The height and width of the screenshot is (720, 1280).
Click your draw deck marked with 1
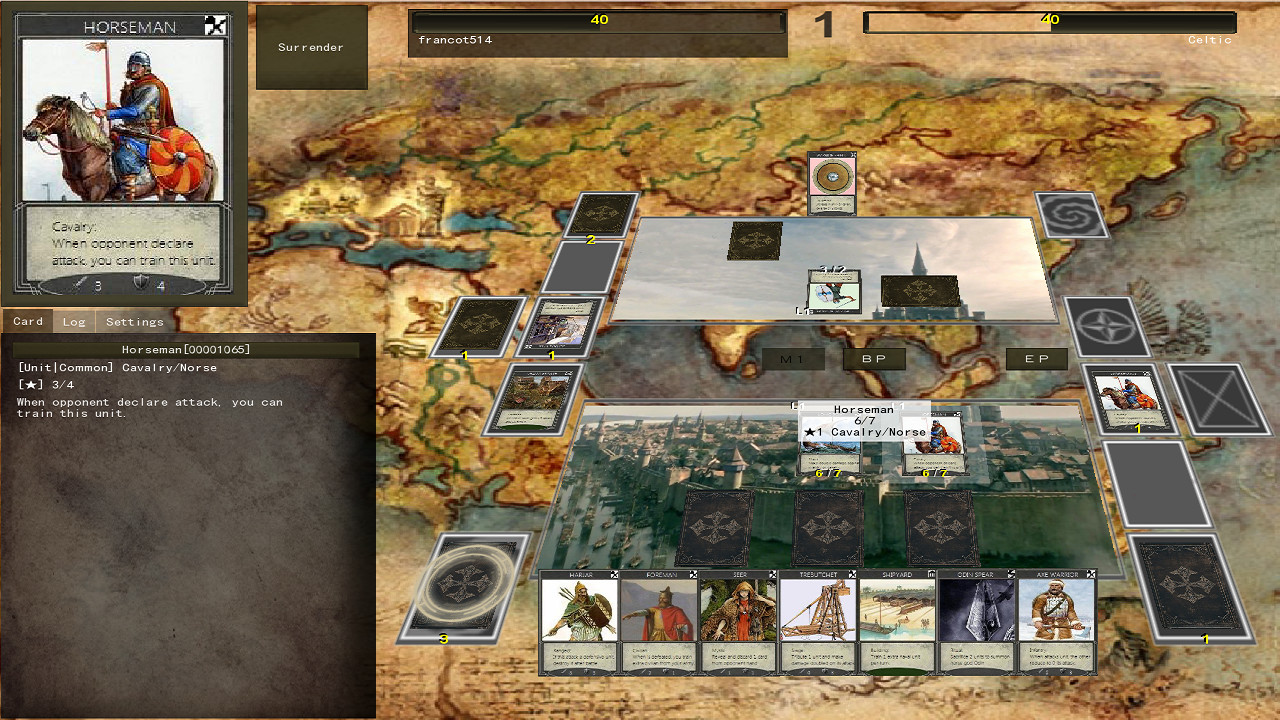click(1188, 585)
